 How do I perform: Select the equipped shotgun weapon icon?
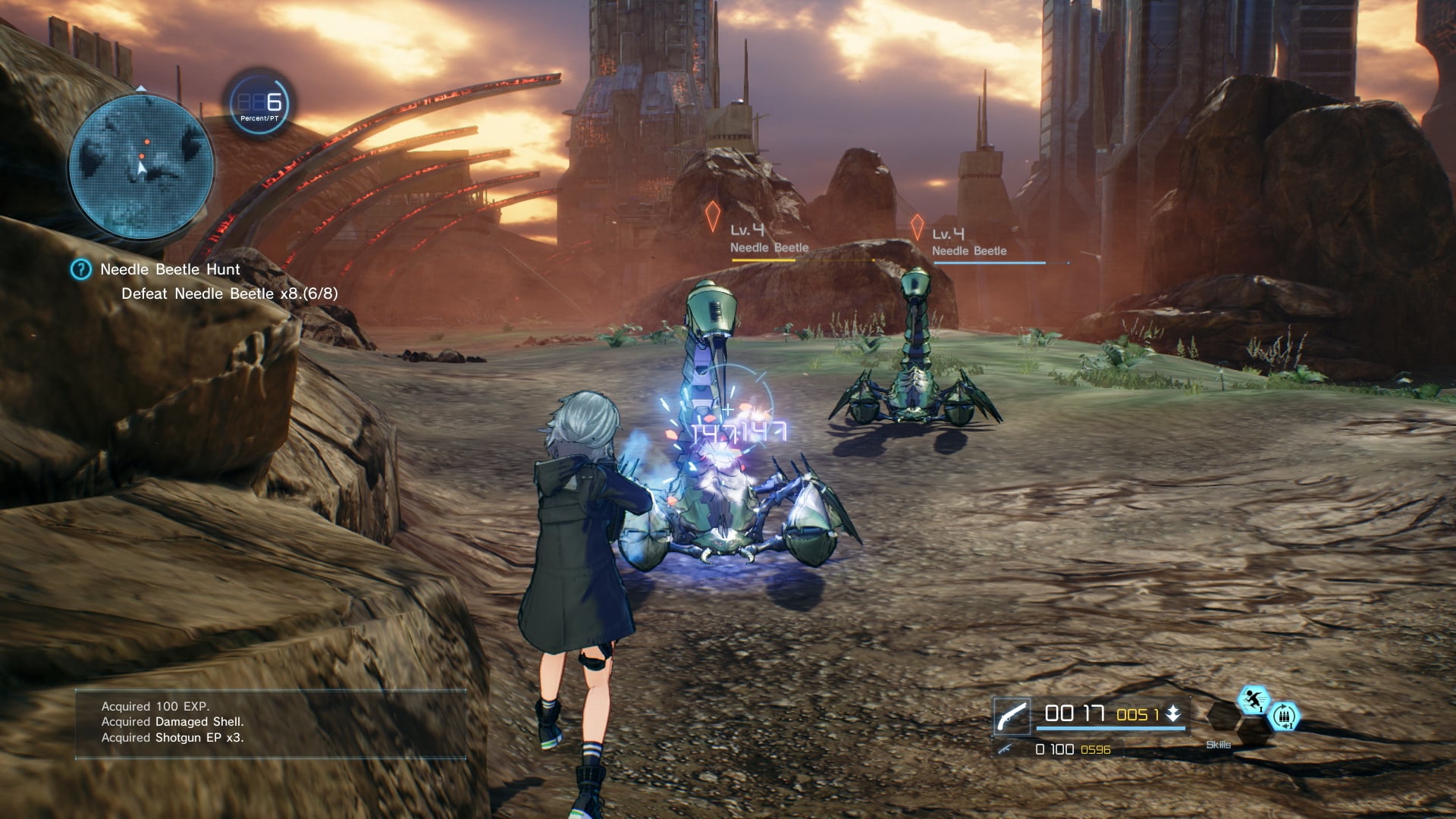[x=1012, y=716]
